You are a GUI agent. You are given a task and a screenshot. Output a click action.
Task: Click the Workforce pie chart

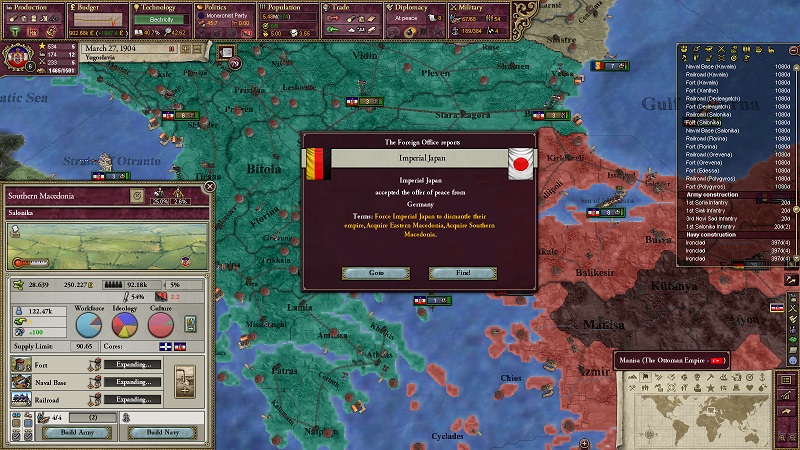(89, 326)
